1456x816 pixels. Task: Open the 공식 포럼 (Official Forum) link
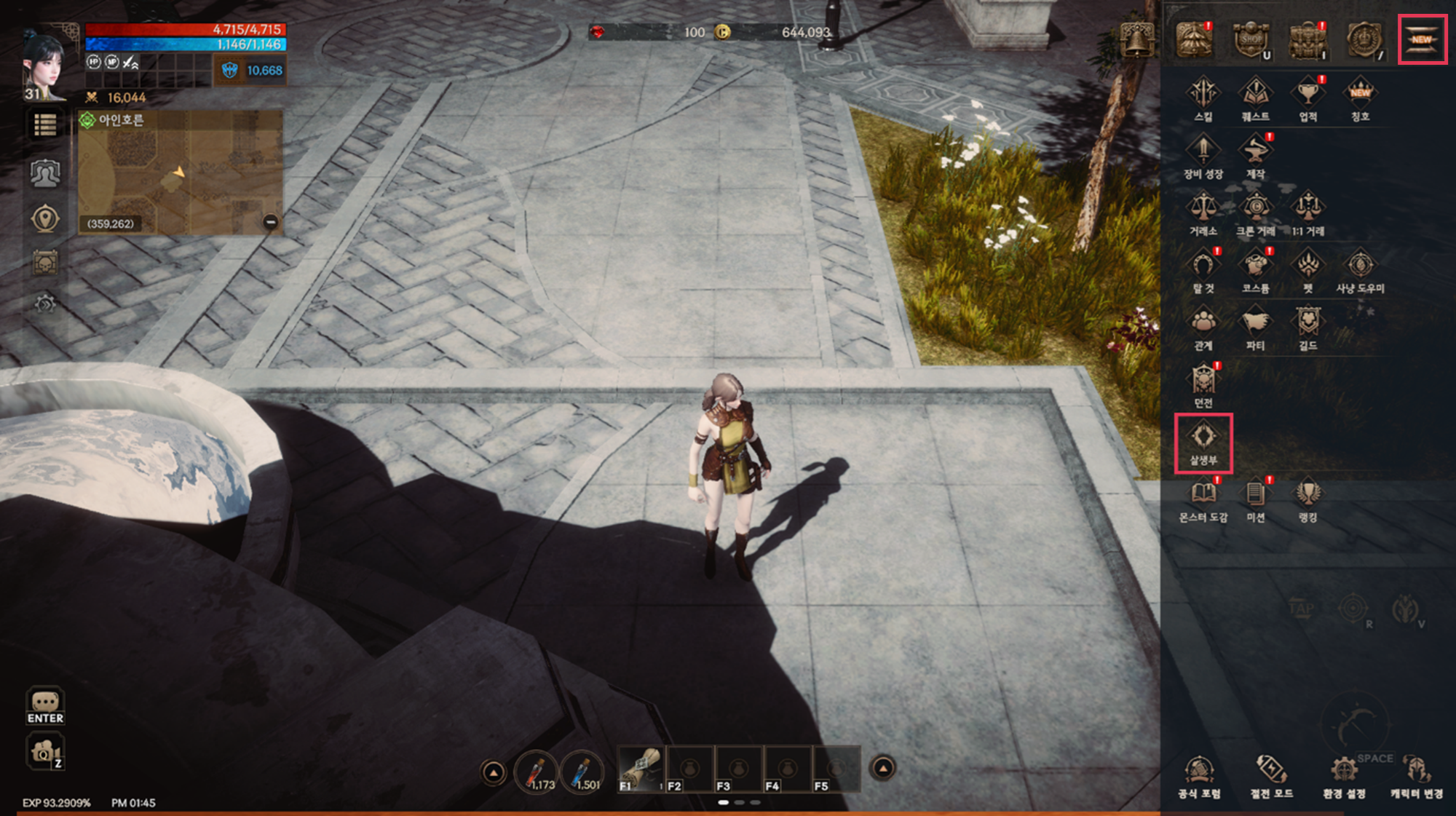point(1199,776)
